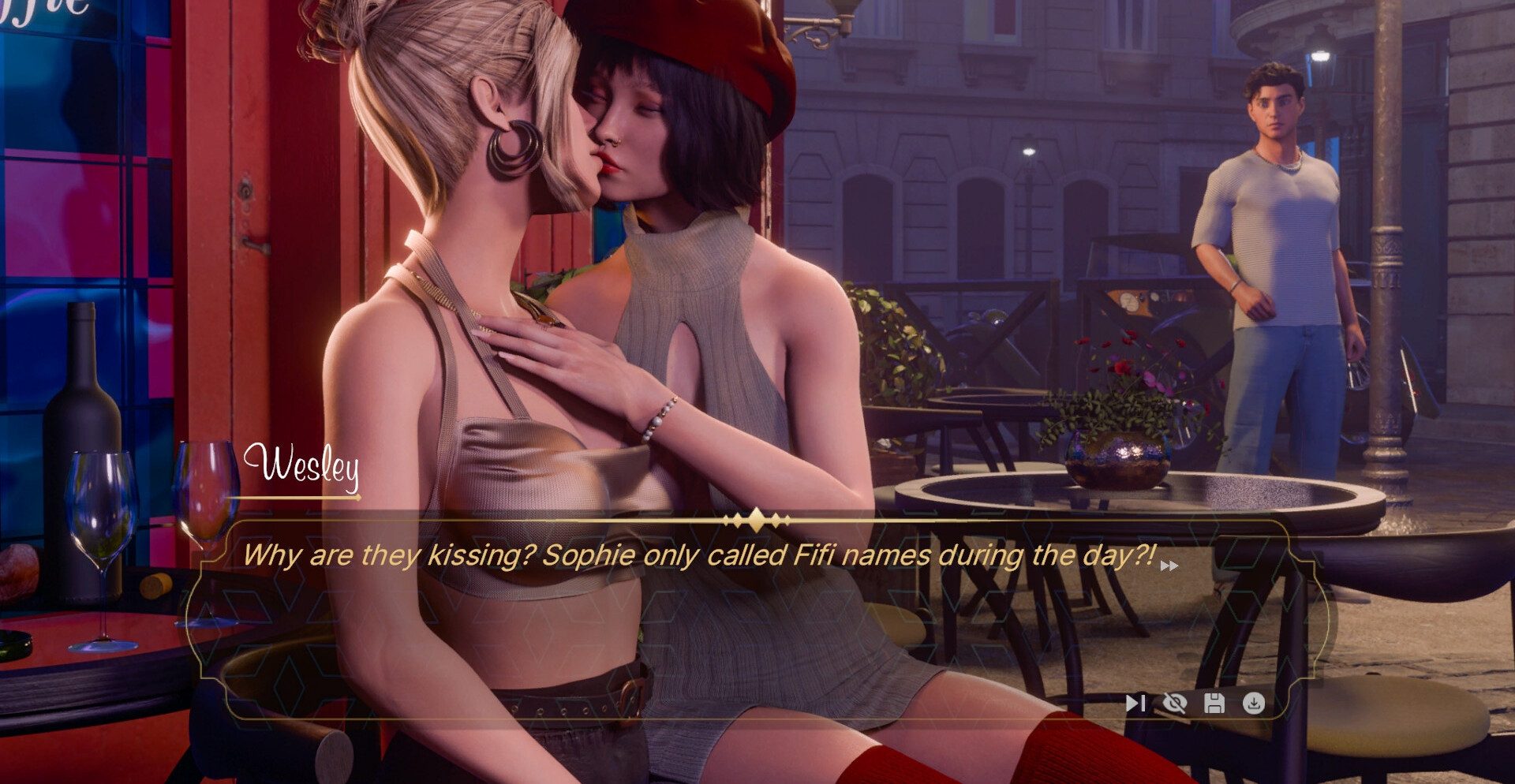Advance dialogue with the double-arrow after the text

1169,566
